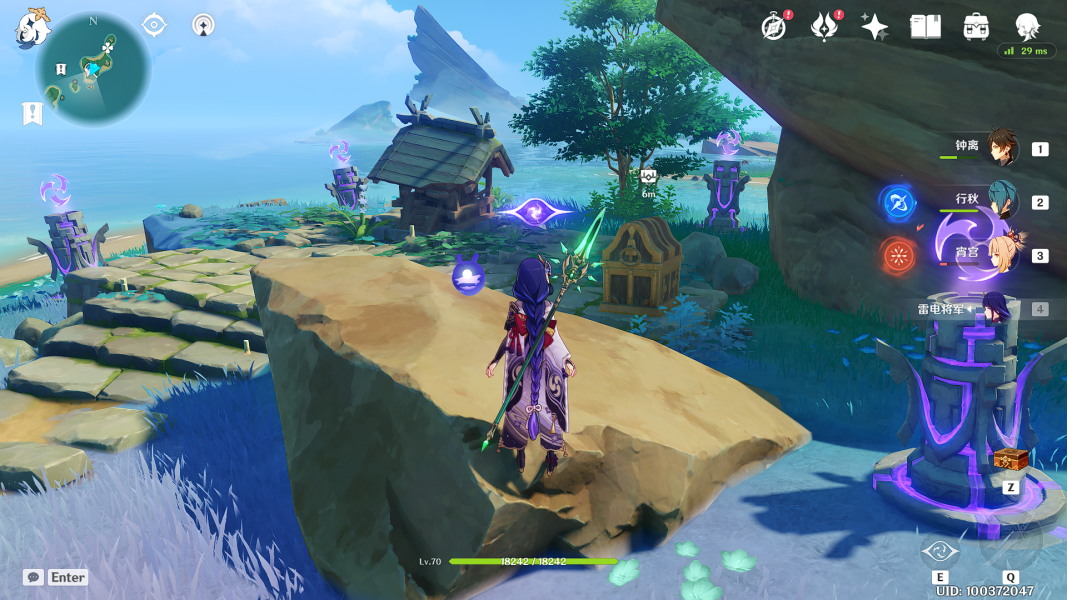This screenshot has width=1067, height=600.
Task: Open the backpack inventory
Action: [976, 27]
